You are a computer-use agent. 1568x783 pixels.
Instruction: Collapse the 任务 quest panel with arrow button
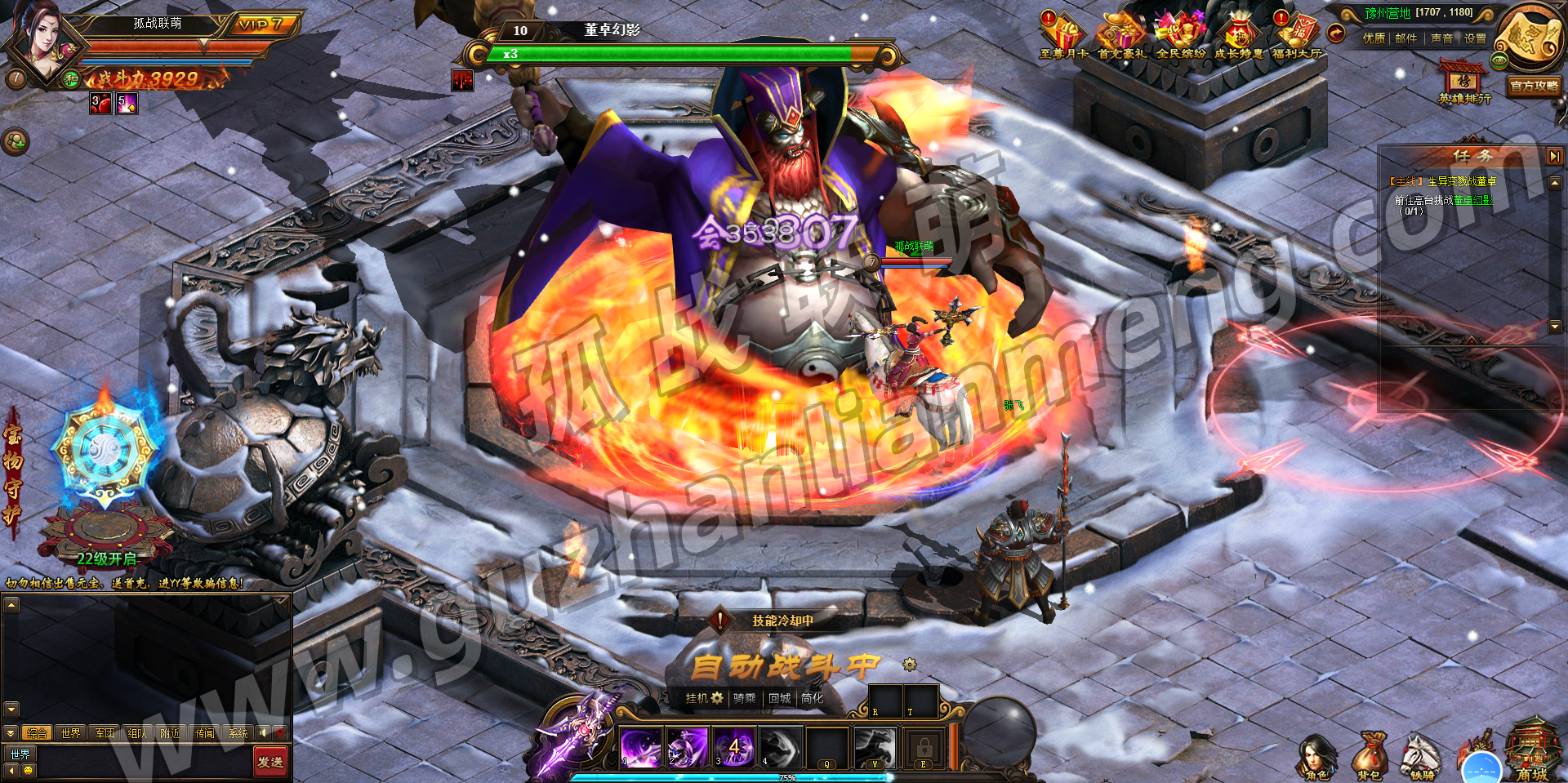pos(1554,155)
